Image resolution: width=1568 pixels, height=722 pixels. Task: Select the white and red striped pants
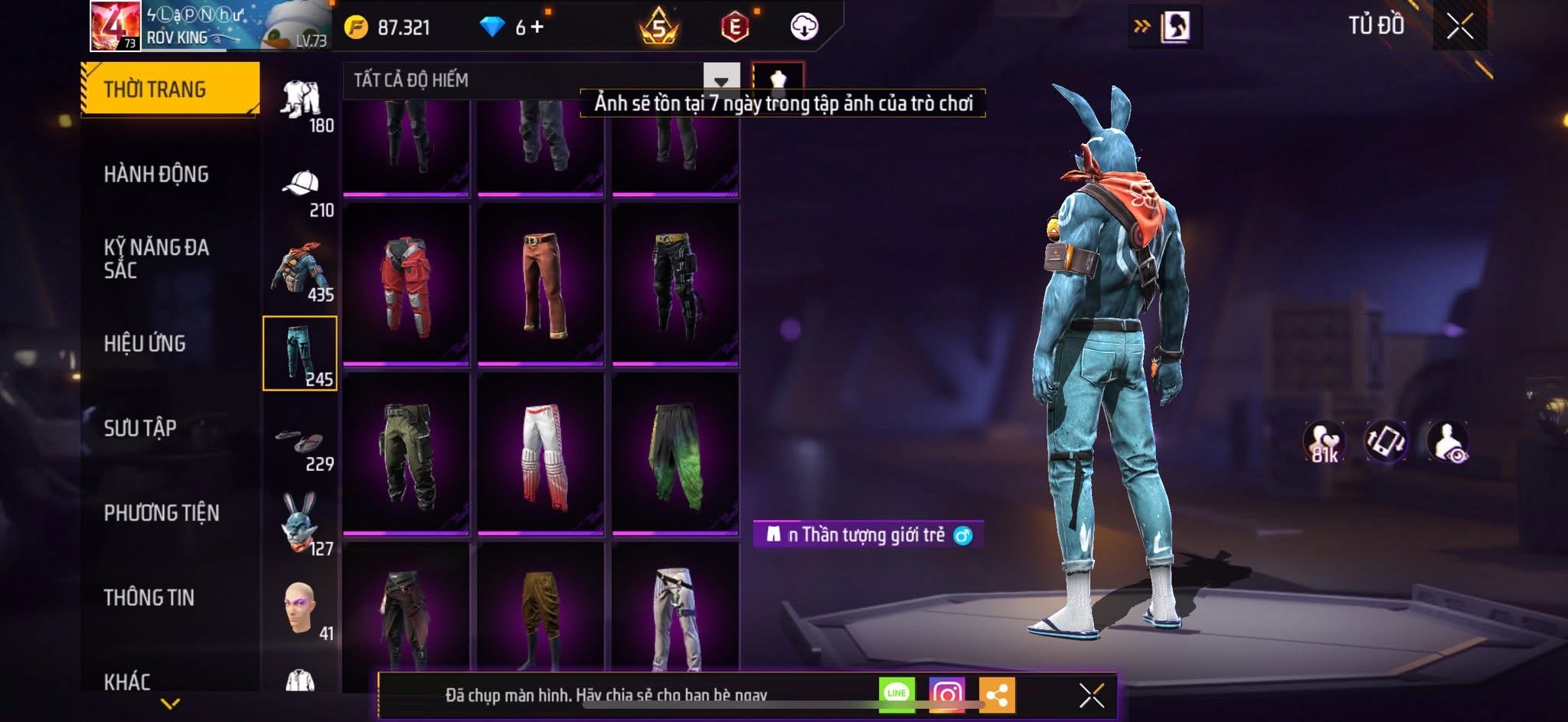pyautogui.click(x=541, y=455)
